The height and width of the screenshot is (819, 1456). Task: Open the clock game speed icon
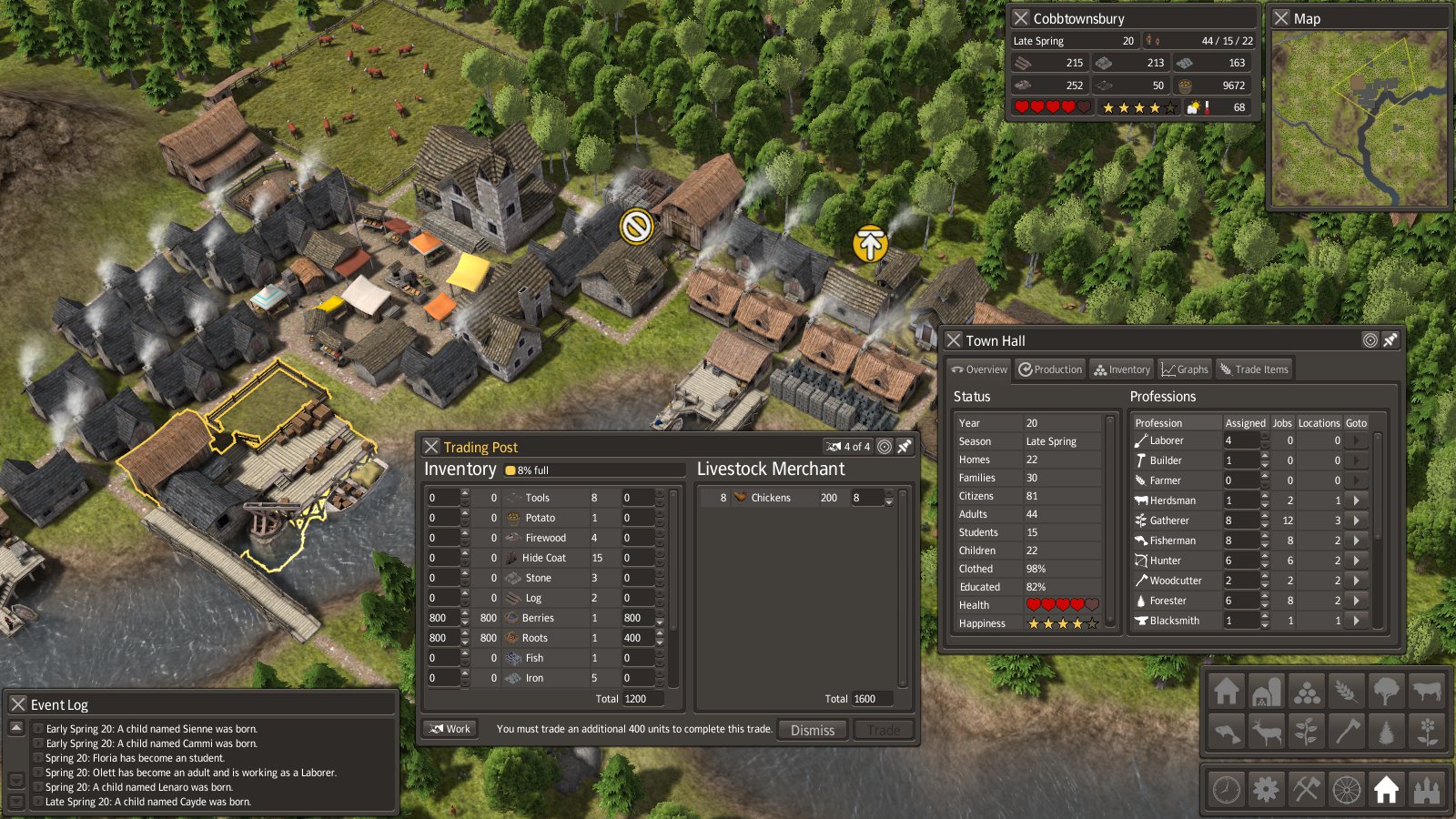click(x=1226, y=789)
